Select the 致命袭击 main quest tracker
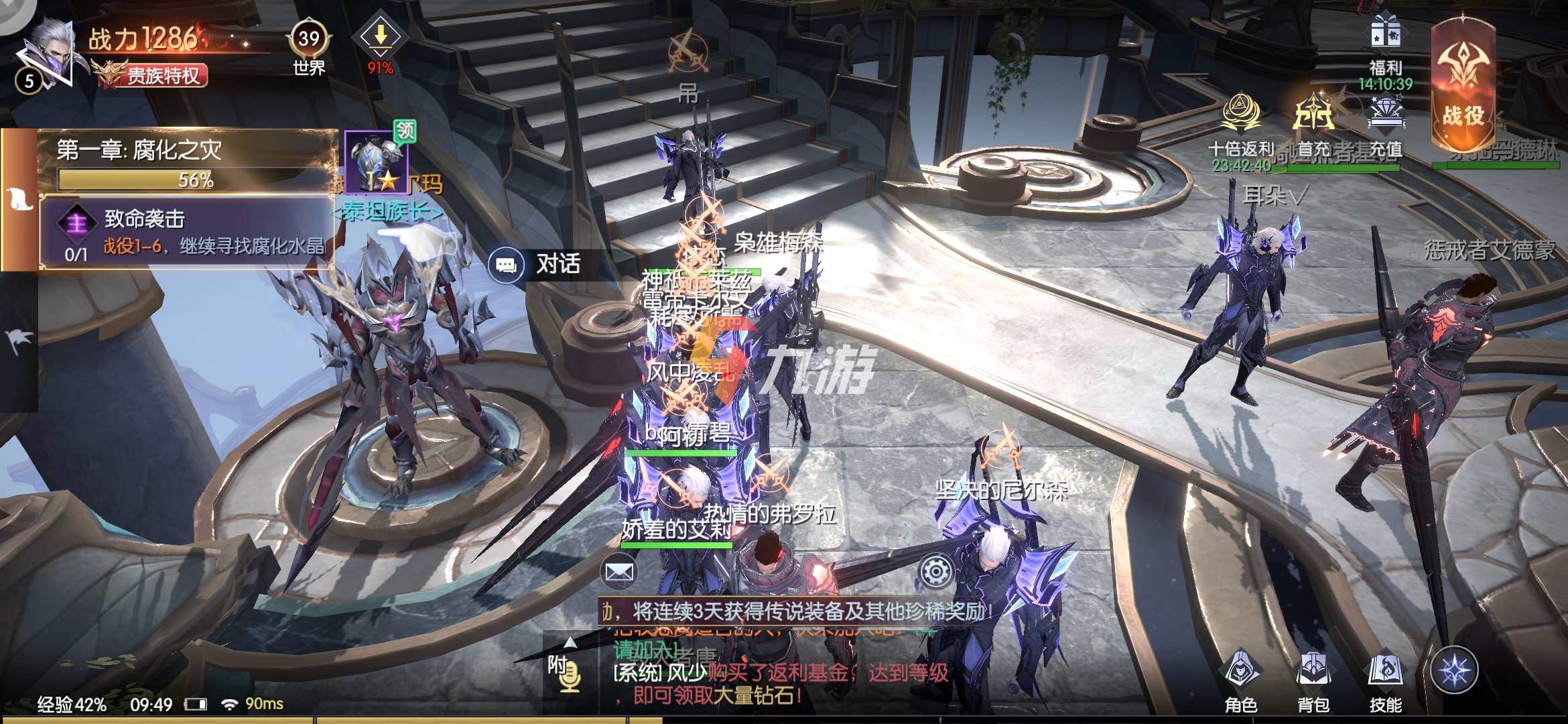 [x=188, y=233]
